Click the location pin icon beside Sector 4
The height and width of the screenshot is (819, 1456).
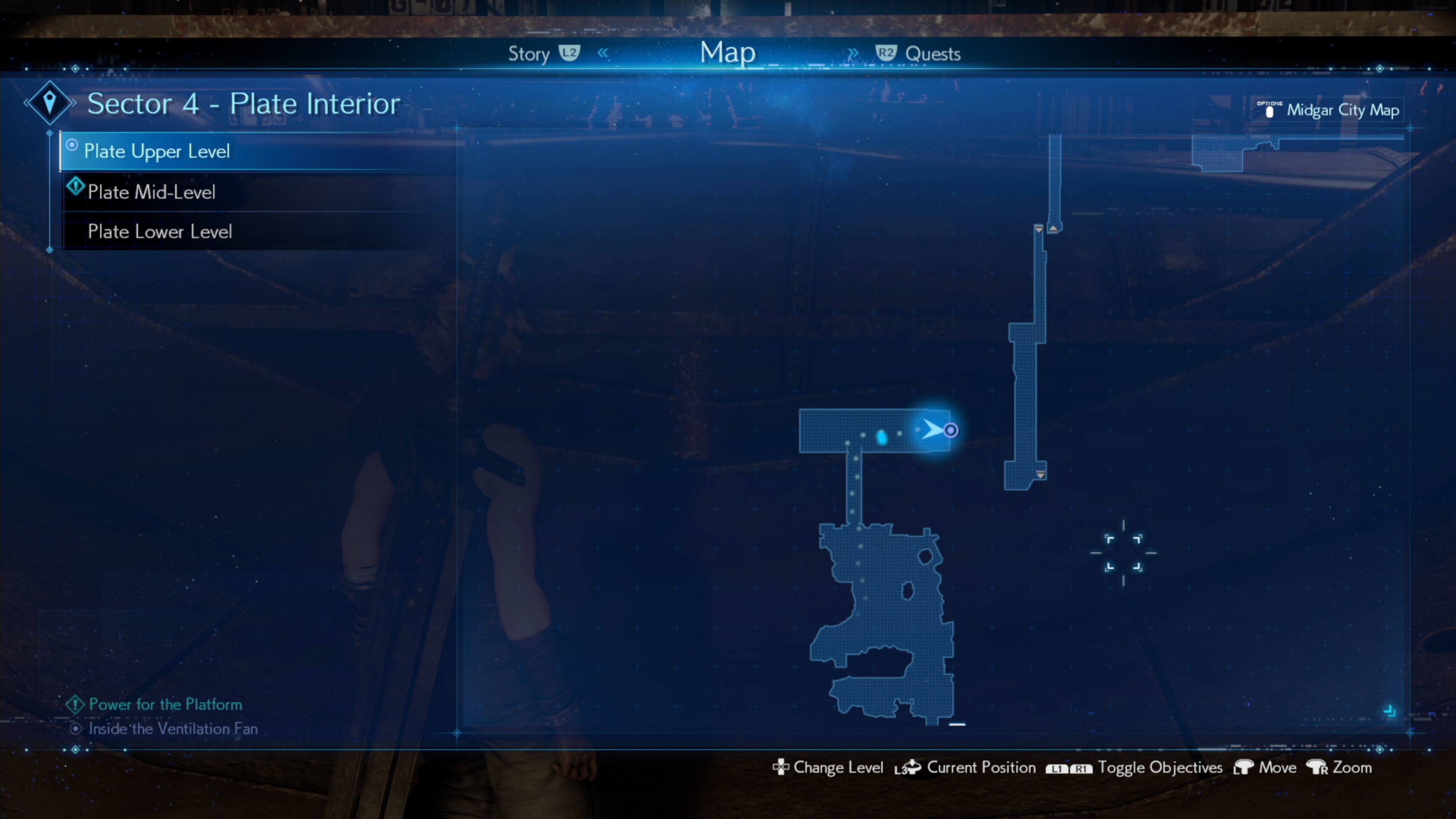49,102
